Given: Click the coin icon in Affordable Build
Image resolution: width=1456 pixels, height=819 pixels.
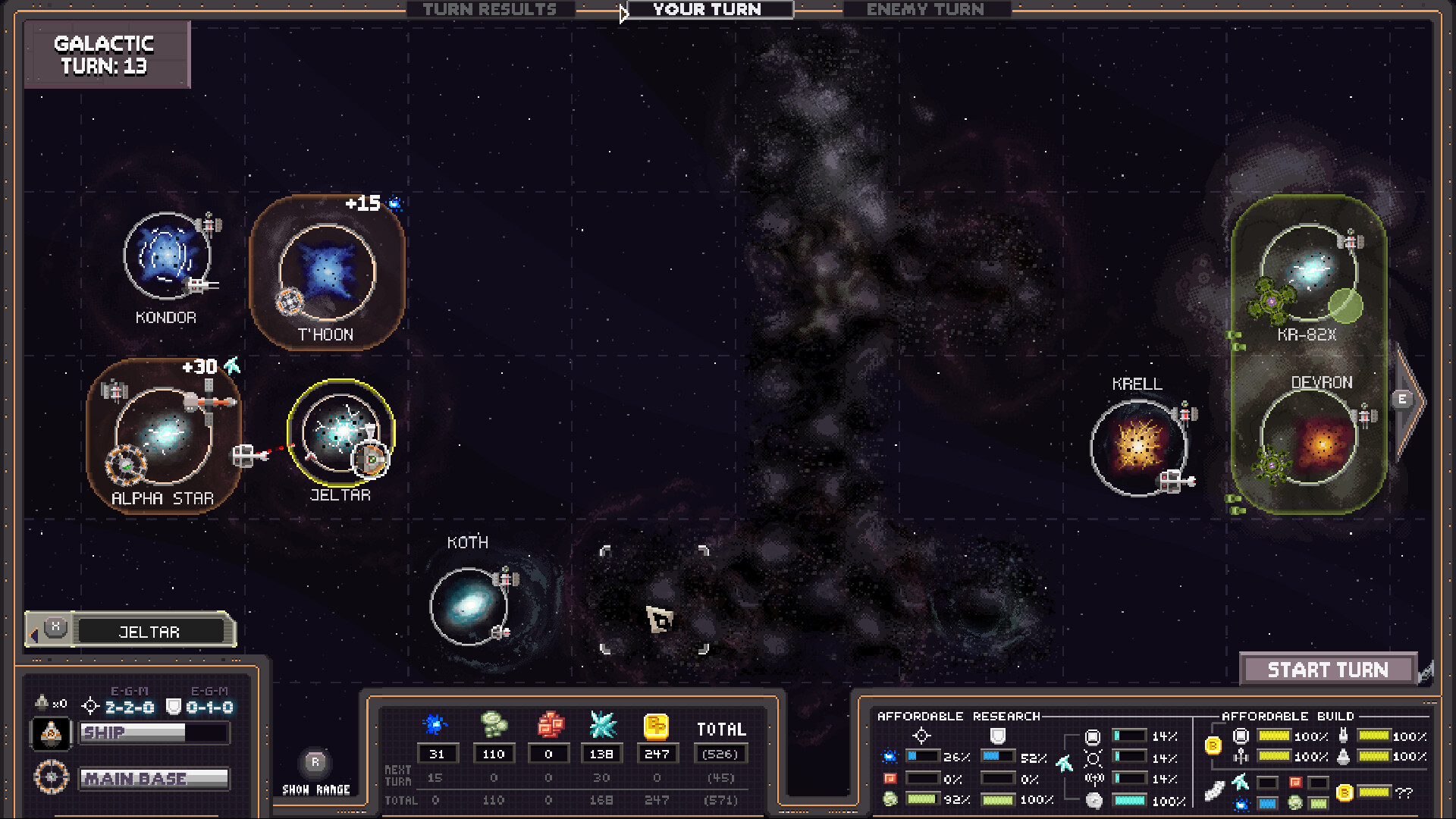Looking at the screenshot, I should [x=1213, y=745].
